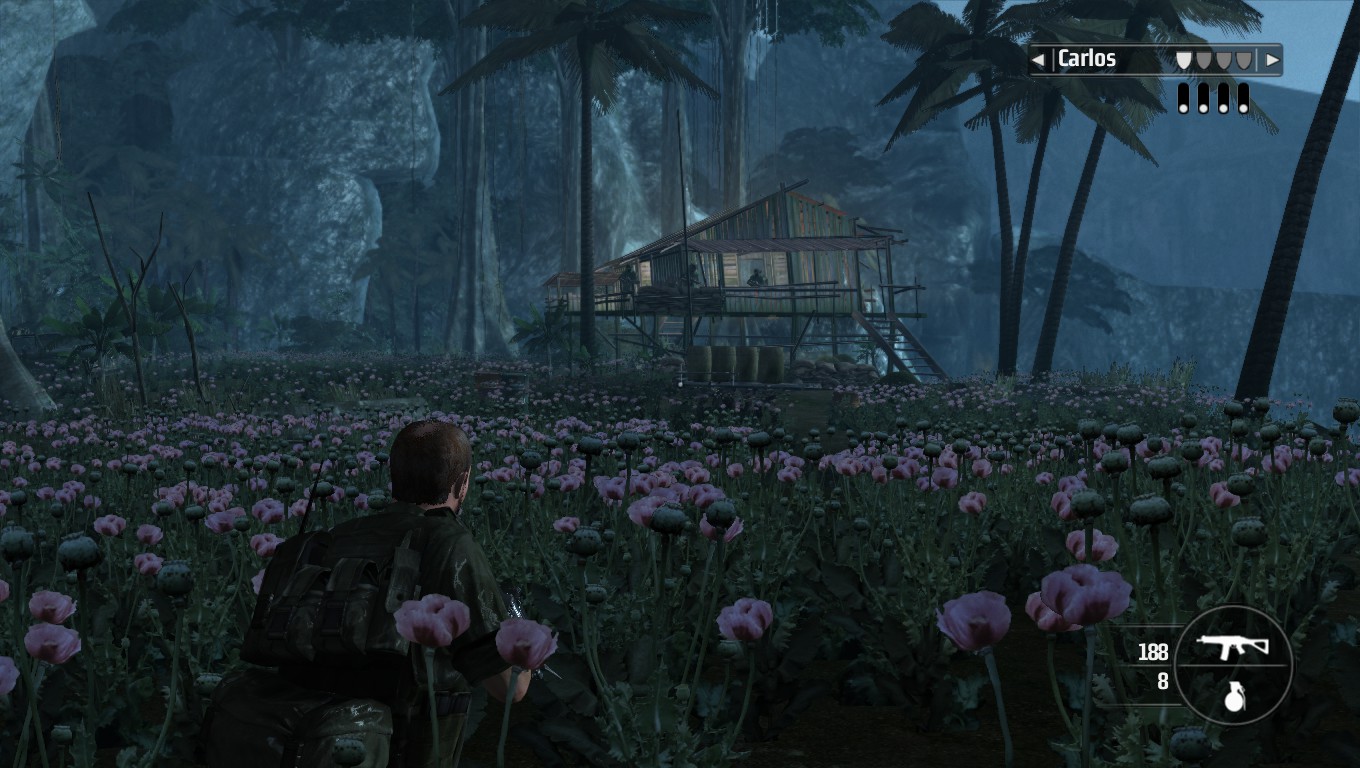Select the Carlos character name label
This screenshot has height=768, width=1360.
[x=1087, y=59]
